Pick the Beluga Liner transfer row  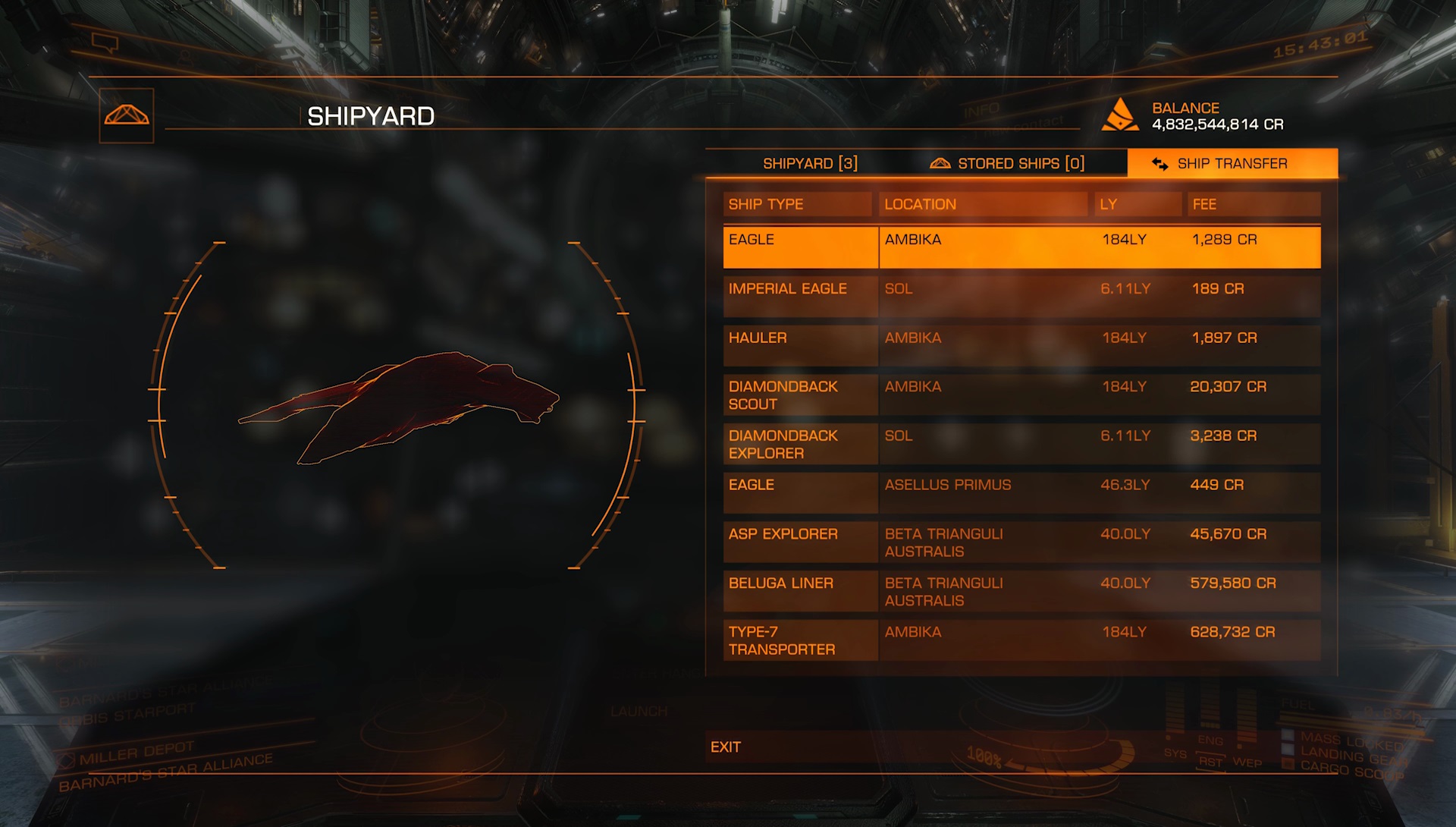pos(1021,591)
